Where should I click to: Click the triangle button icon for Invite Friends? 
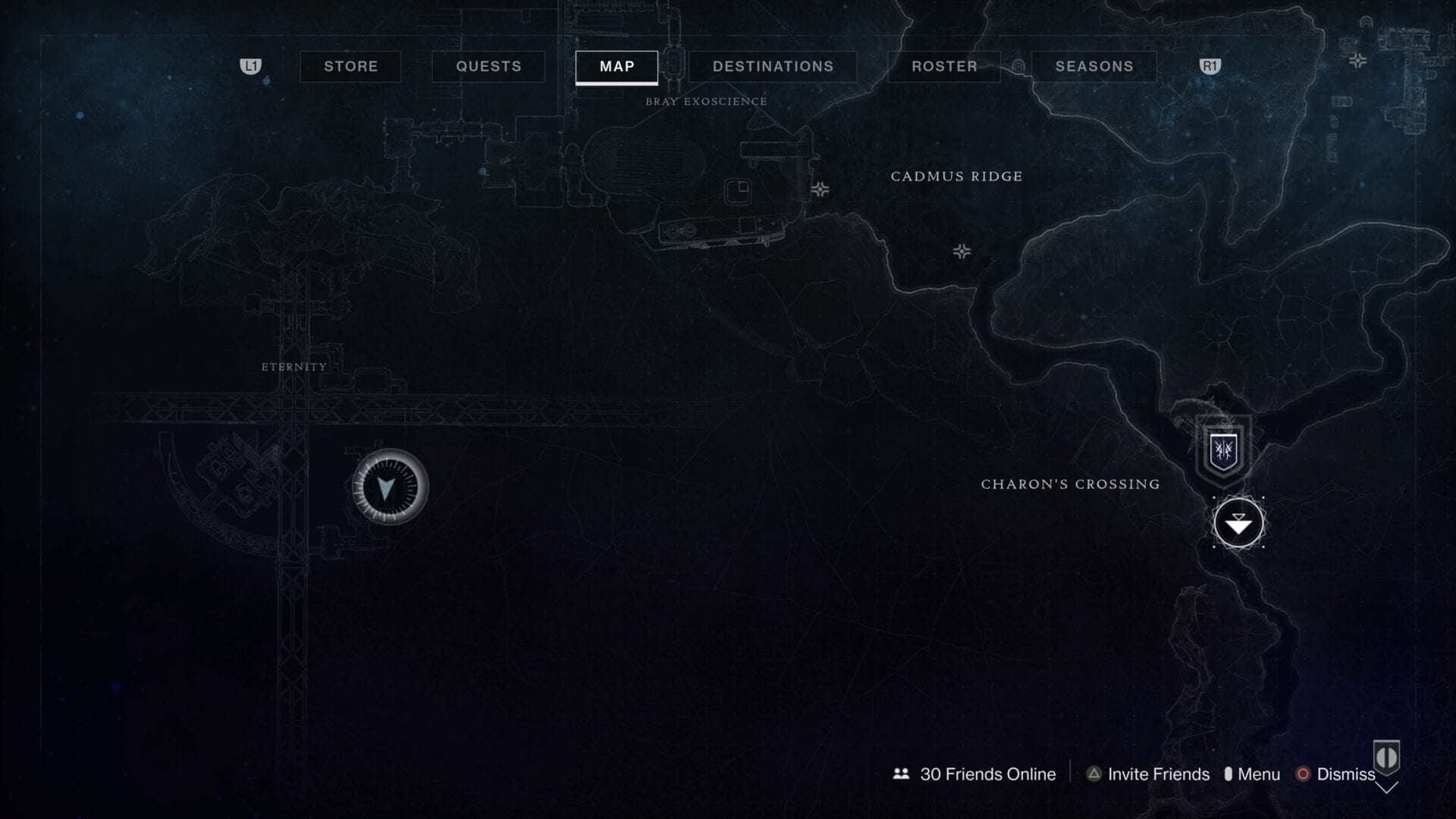pos(1093,774)
